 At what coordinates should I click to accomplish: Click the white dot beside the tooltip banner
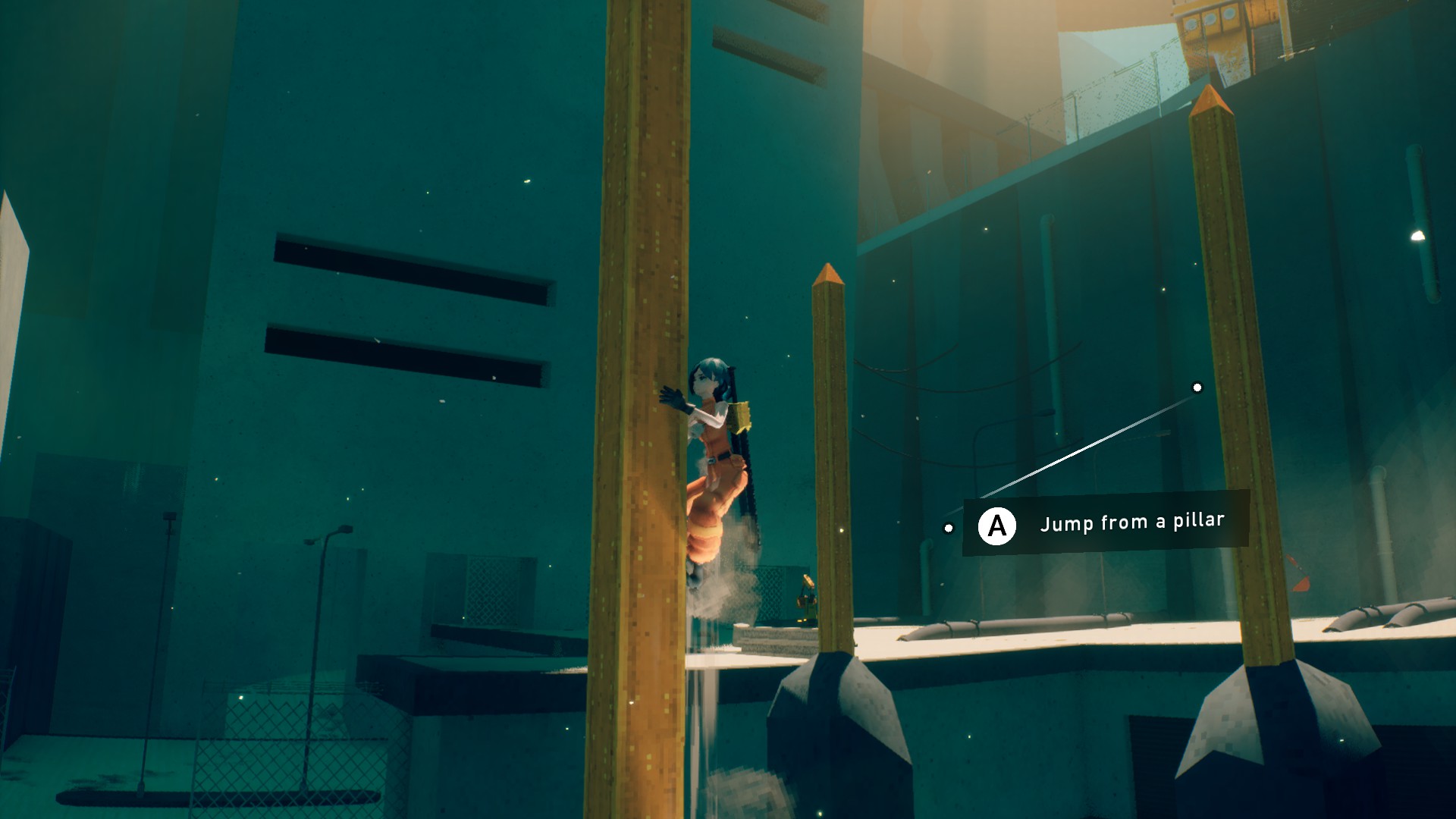pos(949,528)
